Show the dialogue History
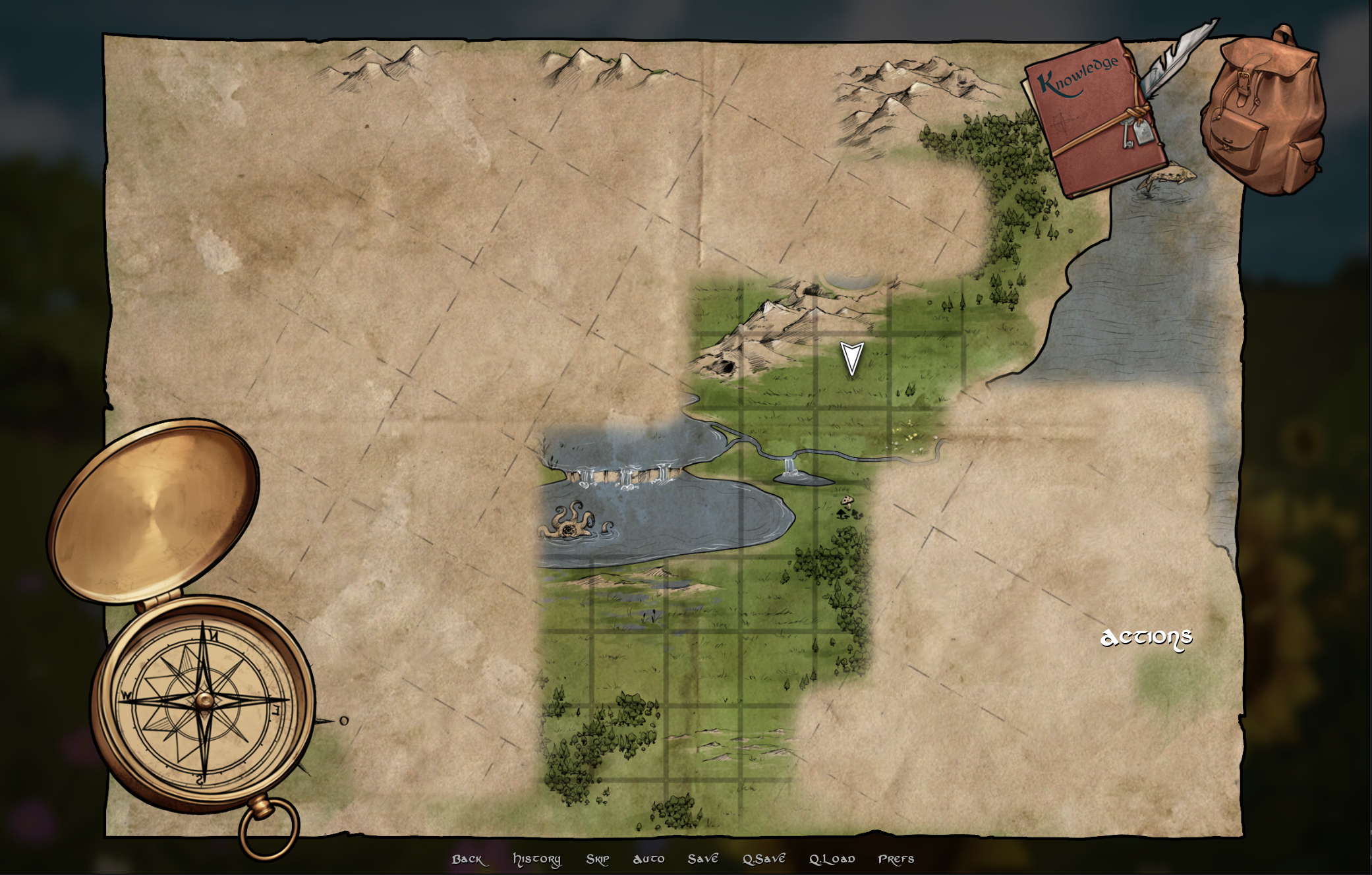 [536, 859]
